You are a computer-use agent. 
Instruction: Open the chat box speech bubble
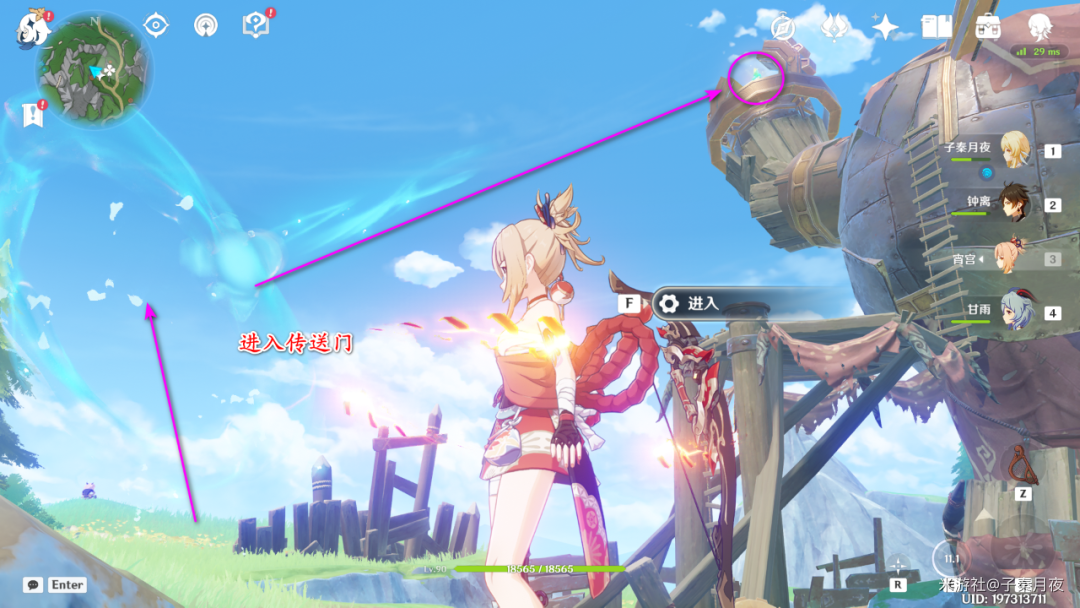click(x=33, y=585)
